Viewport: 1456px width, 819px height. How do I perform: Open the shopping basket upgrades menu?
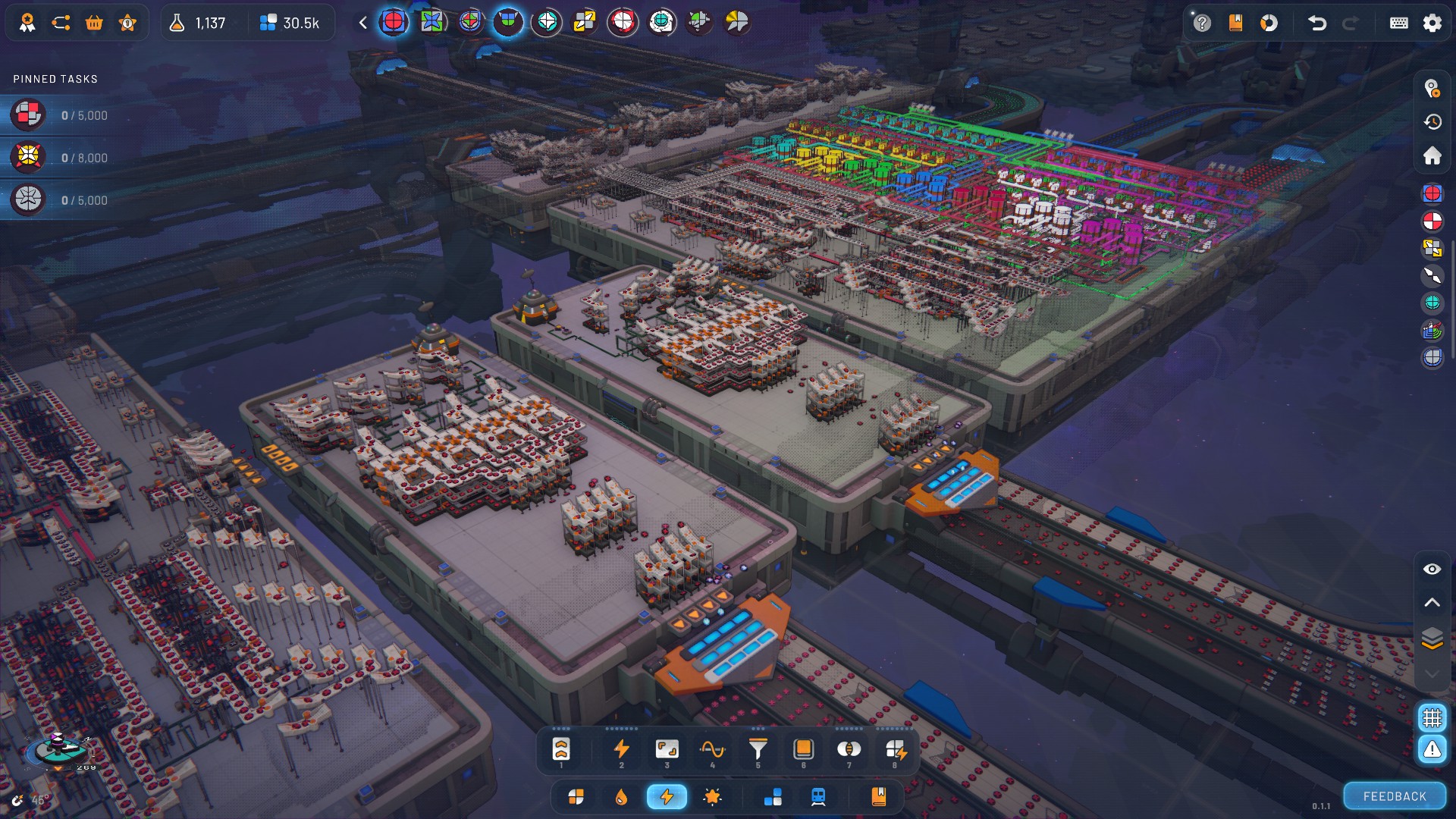point(94,23)
